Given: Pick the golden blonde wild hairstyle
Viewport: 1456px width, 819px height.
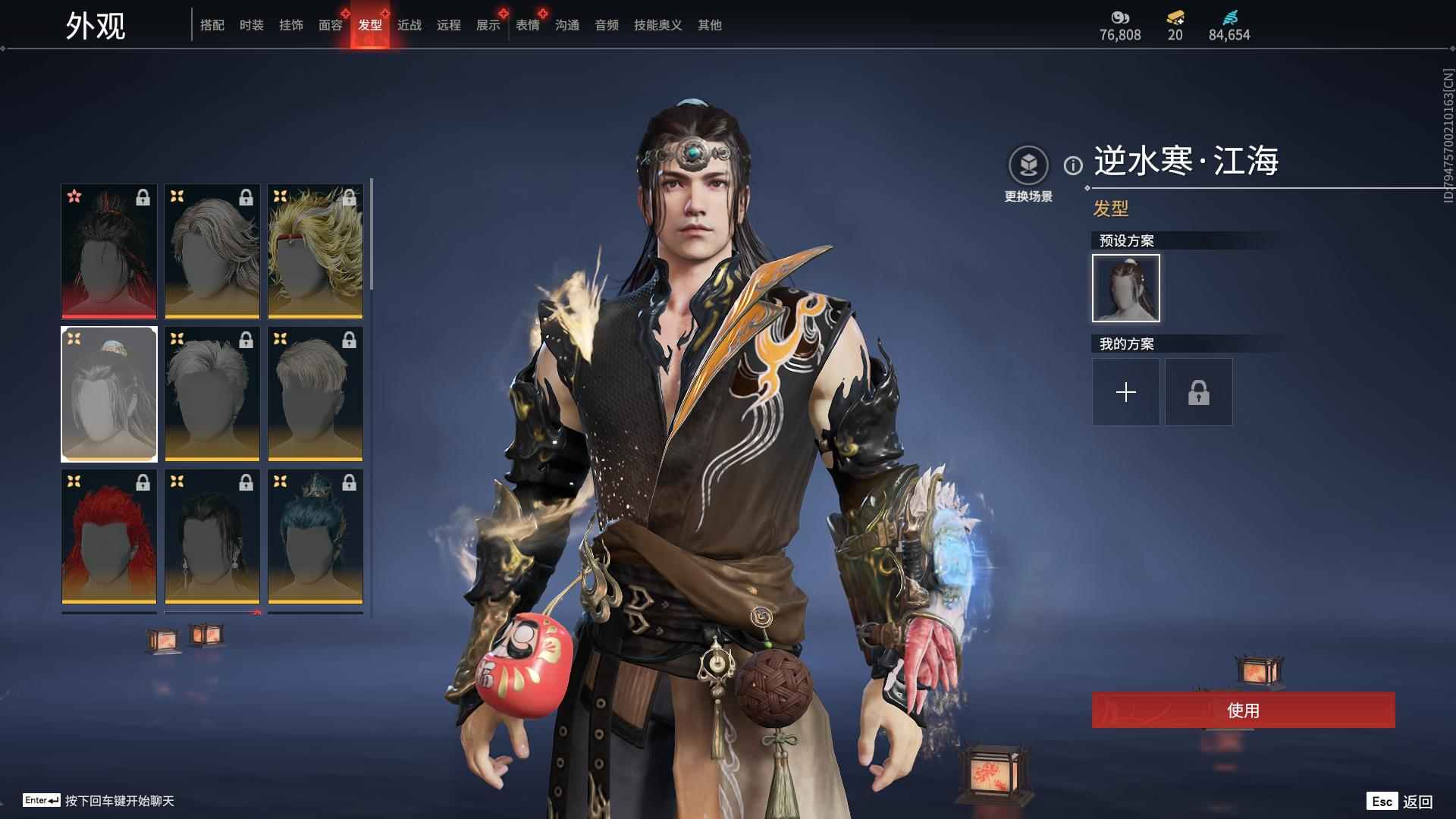Looking at the screenshot, I should (x=315, y=251).
